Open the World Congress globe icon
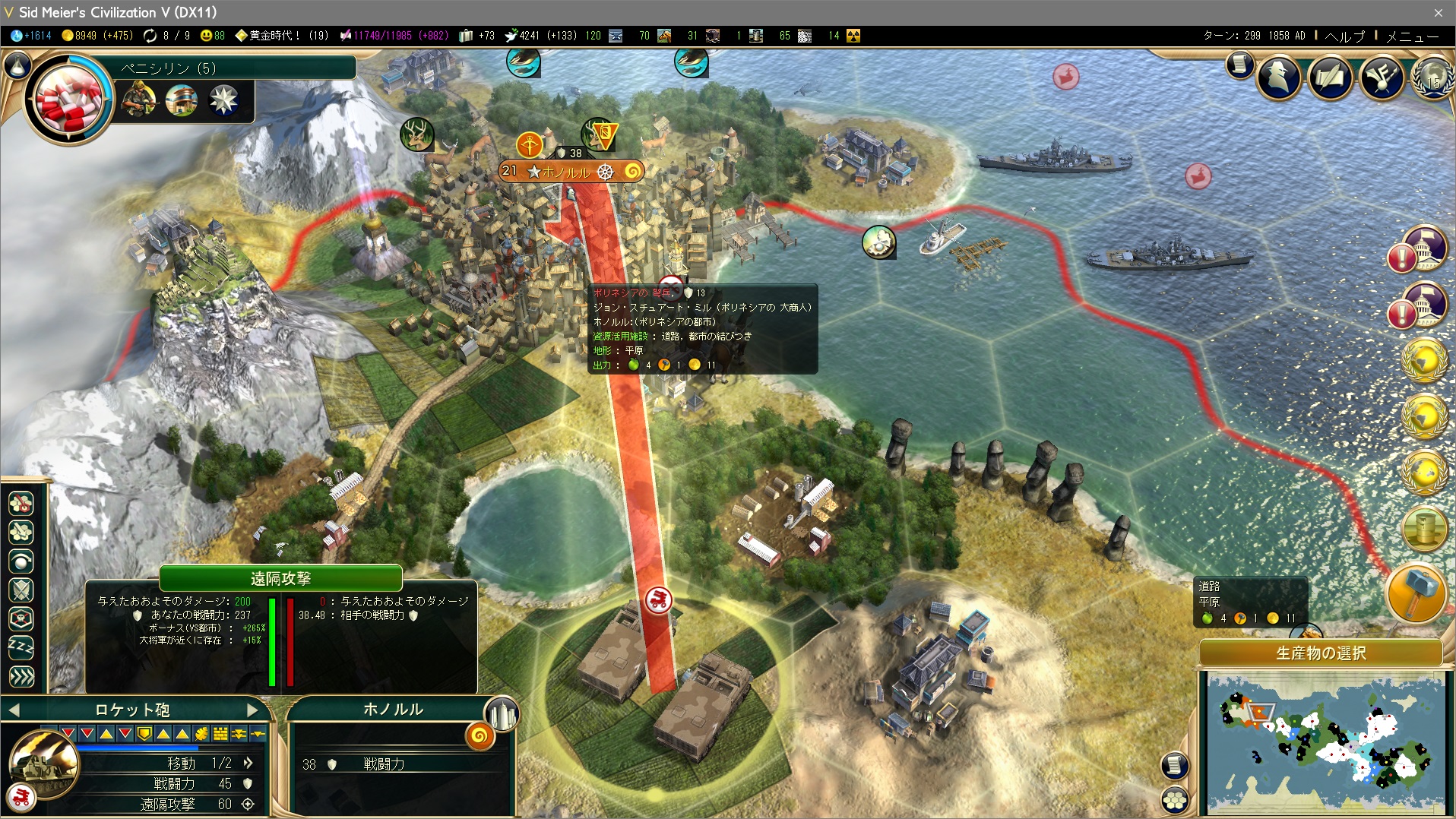 (1432, 76)
